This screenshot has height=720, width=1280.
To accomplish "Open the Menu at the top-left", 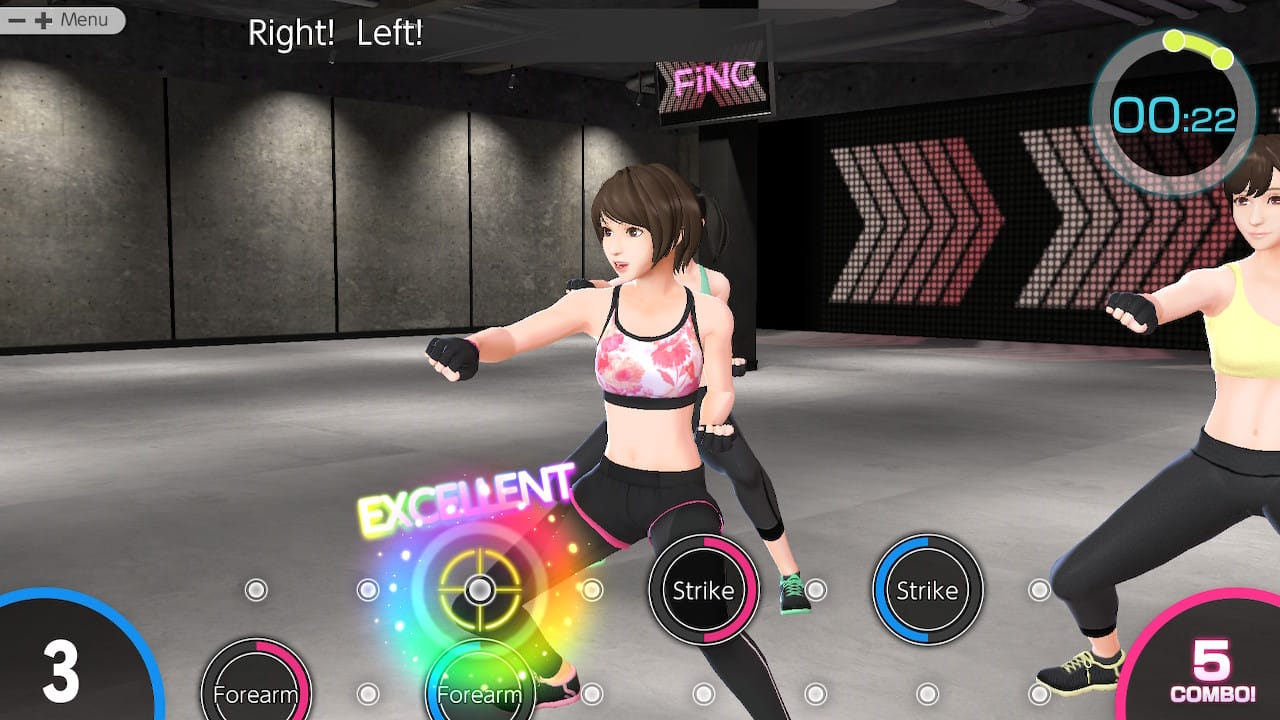I will [x=62, y=20].
